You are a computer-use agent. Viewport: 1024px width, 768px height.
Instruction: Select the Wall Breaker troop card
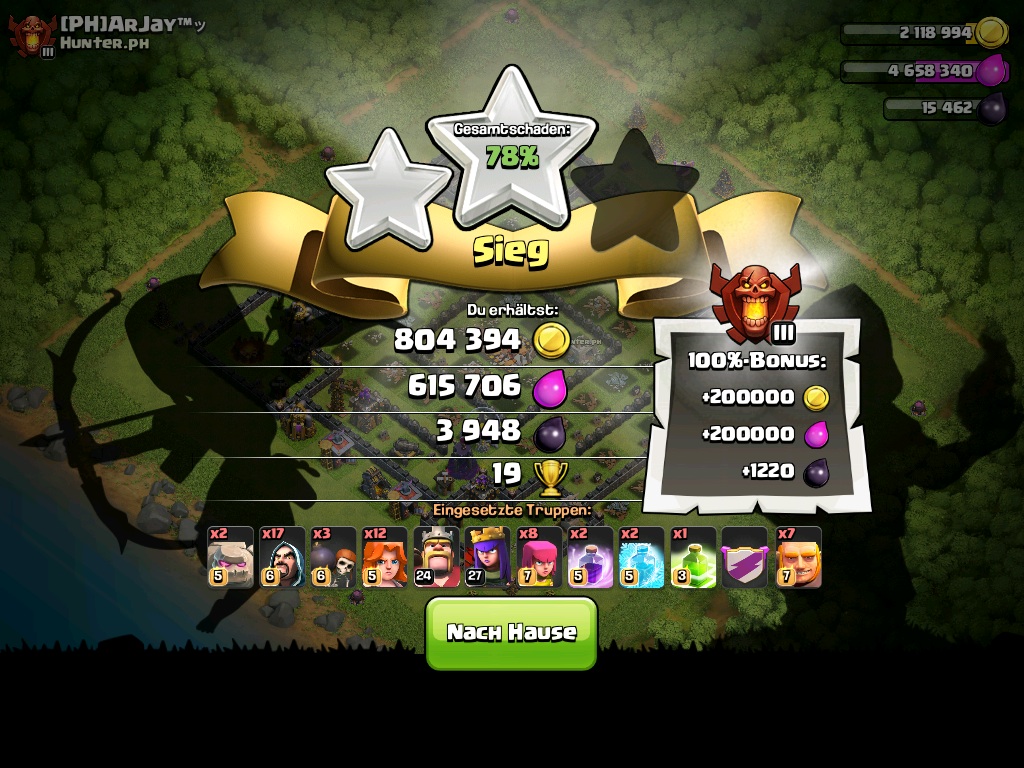[x=333, y=557]
